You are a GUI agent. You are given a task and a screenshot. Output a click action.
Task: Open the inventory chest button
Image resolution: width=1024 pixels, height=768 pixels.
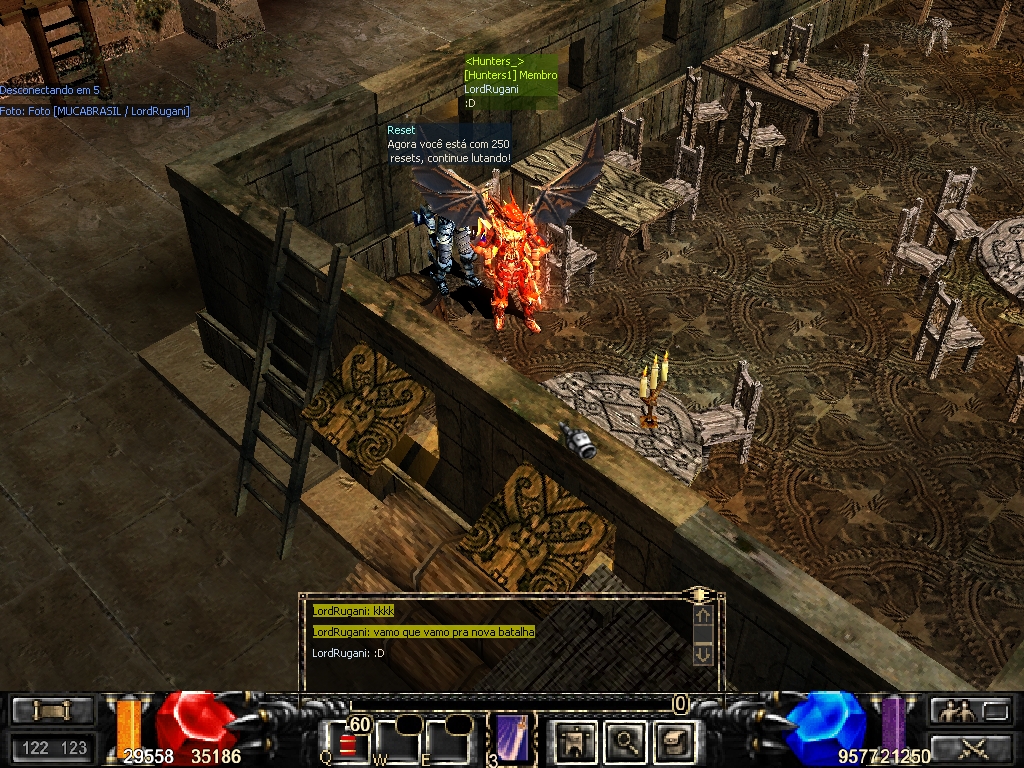(x=671, y=741)
